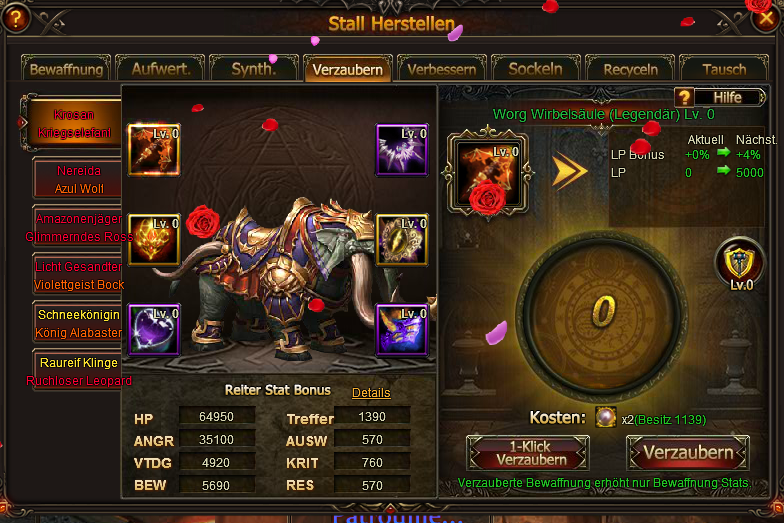Pick the Licht Gesandter Violettgeist Bock
The width and height of the screenshot is (784, 523).
coord(79,275)
